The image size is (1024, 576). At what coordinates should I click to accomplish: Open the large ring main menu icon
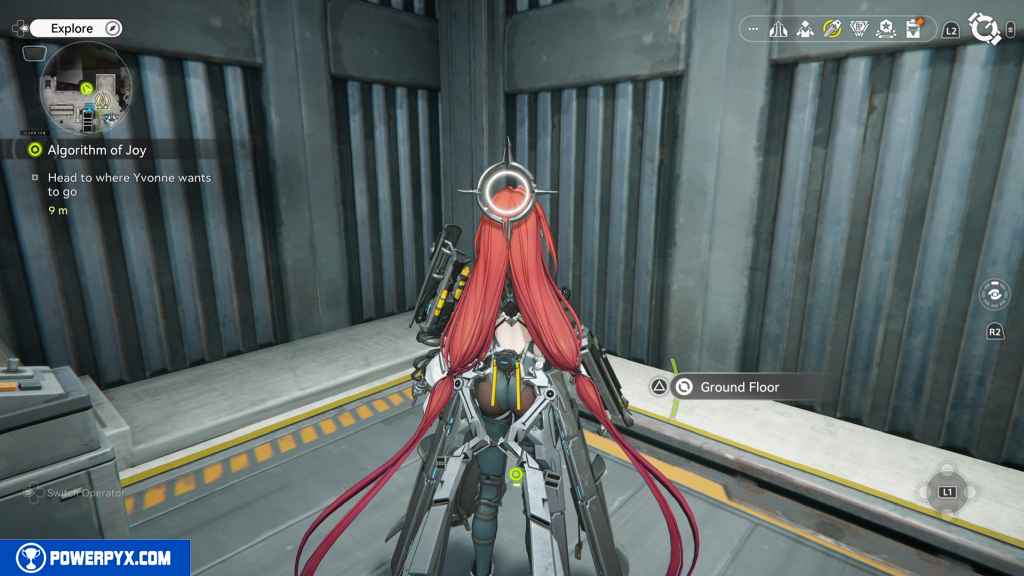pyautogui.click(x=985, y=30)
